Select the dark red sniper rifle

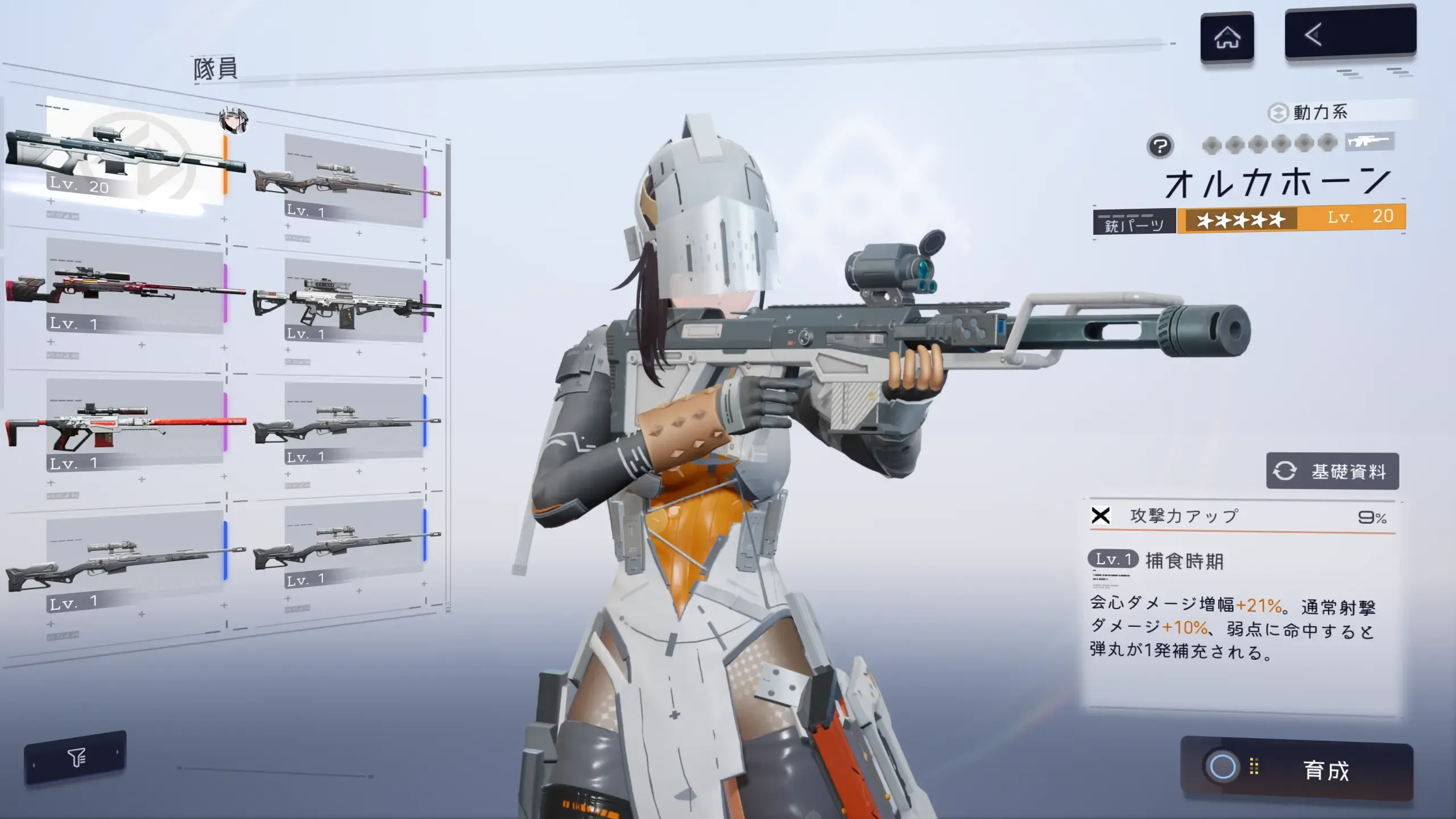pos(125,287)
